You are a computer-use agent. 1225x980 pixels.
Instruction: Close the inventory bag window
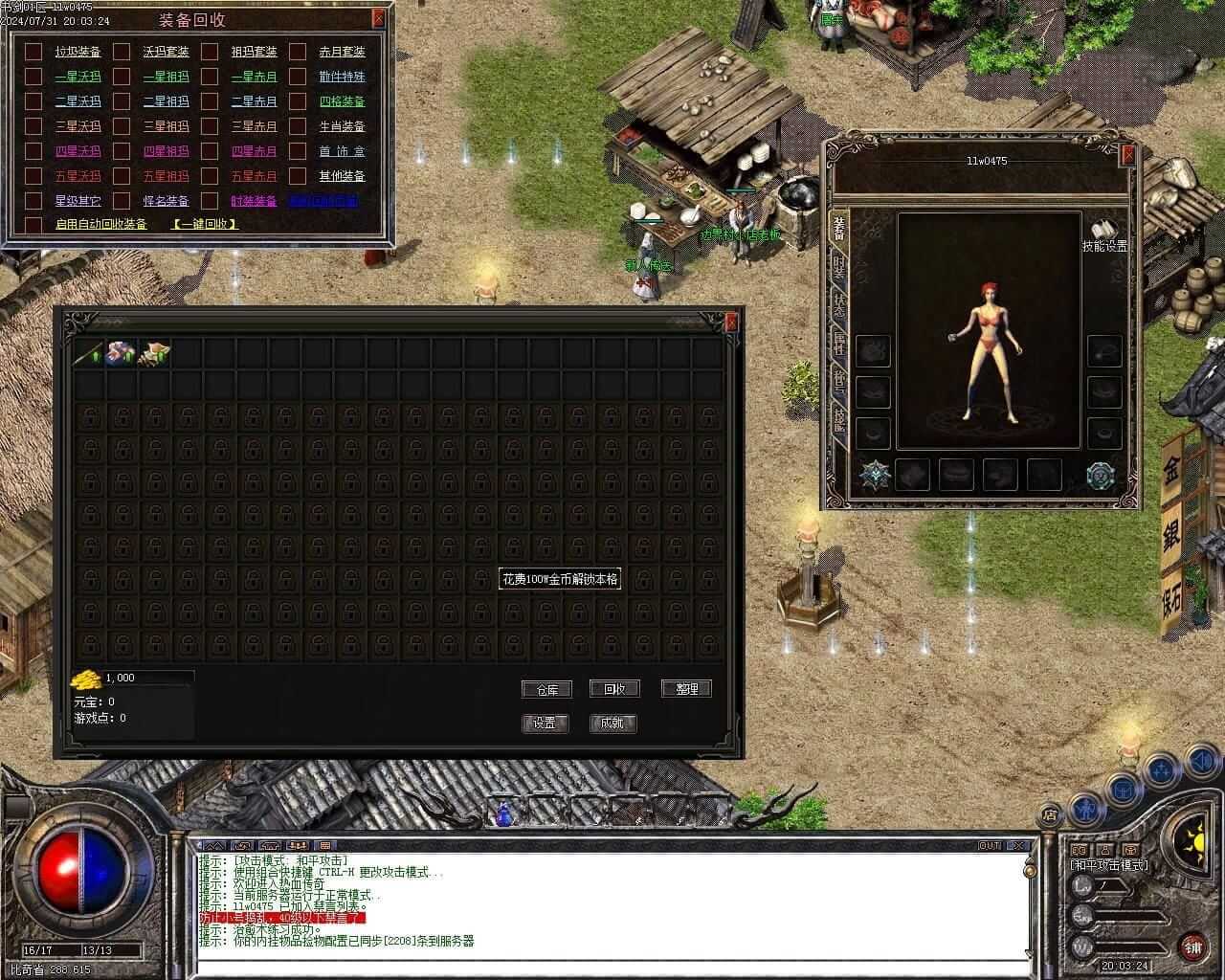[x=732, y=323]
